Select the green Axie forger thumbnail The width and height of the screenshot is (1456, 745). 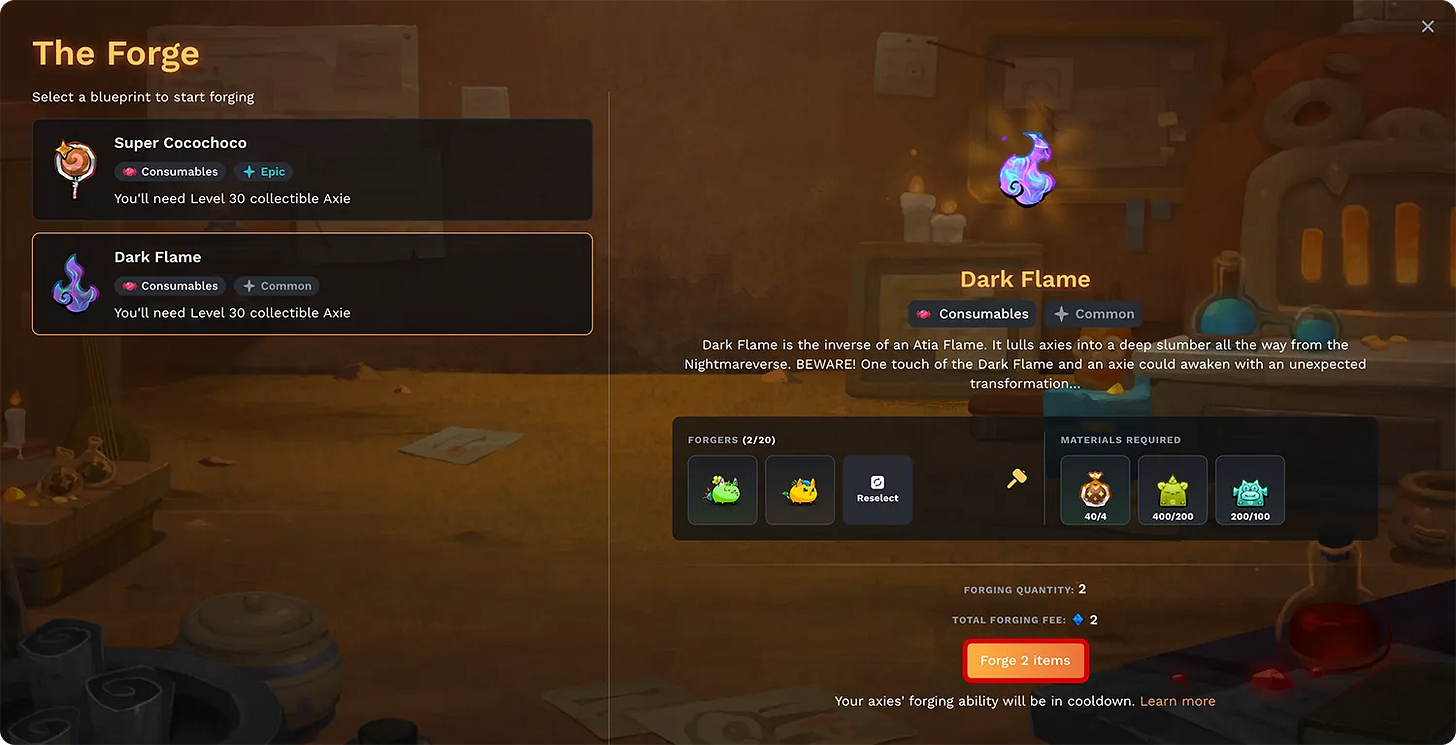pyautogui.click(x=722, y=489)
